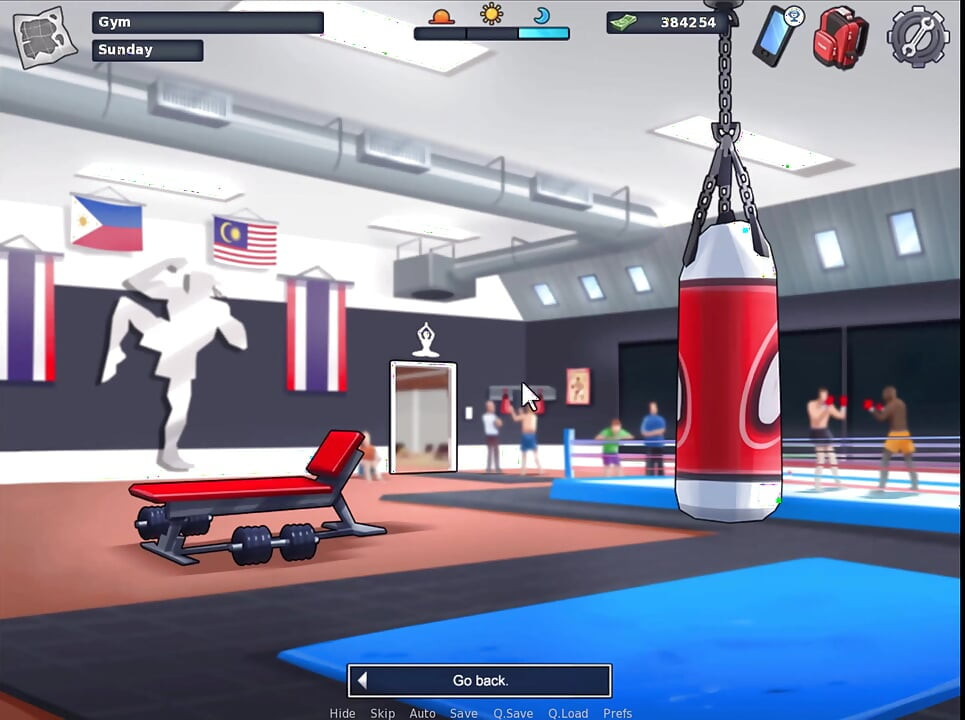Use Q.Load to quick load

(567, 713)
